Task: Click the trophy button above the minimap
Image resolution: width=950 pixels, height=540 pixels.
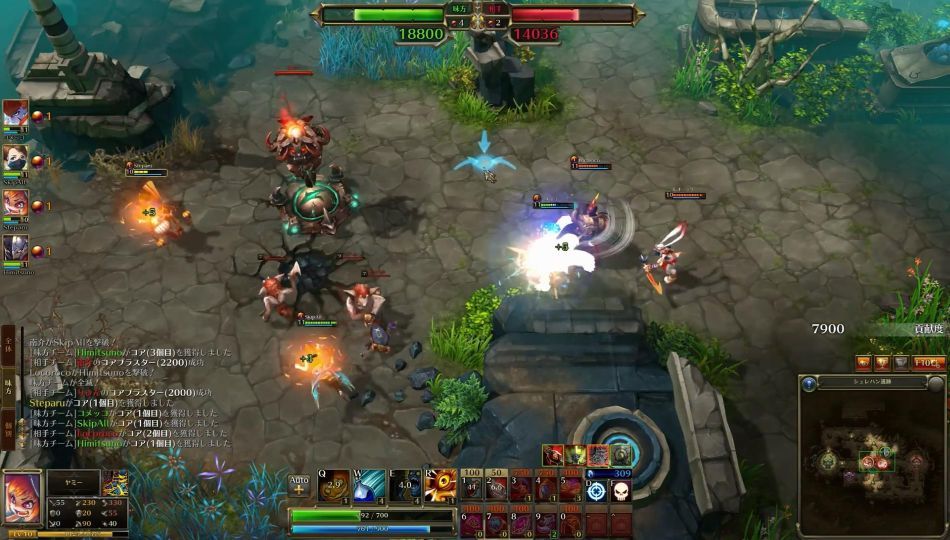Action: 882,363
